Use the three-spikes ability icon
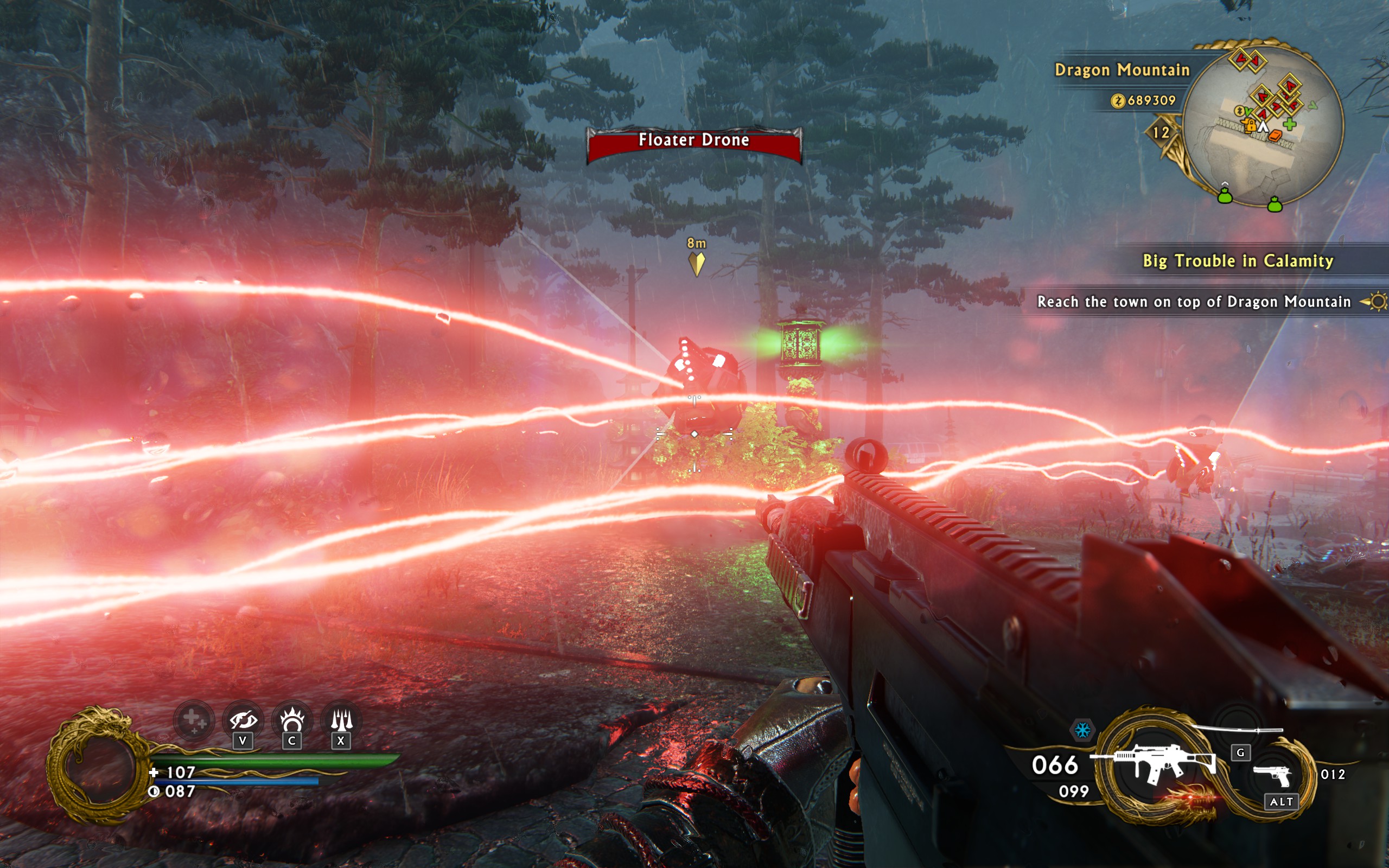 click(341, 721)
